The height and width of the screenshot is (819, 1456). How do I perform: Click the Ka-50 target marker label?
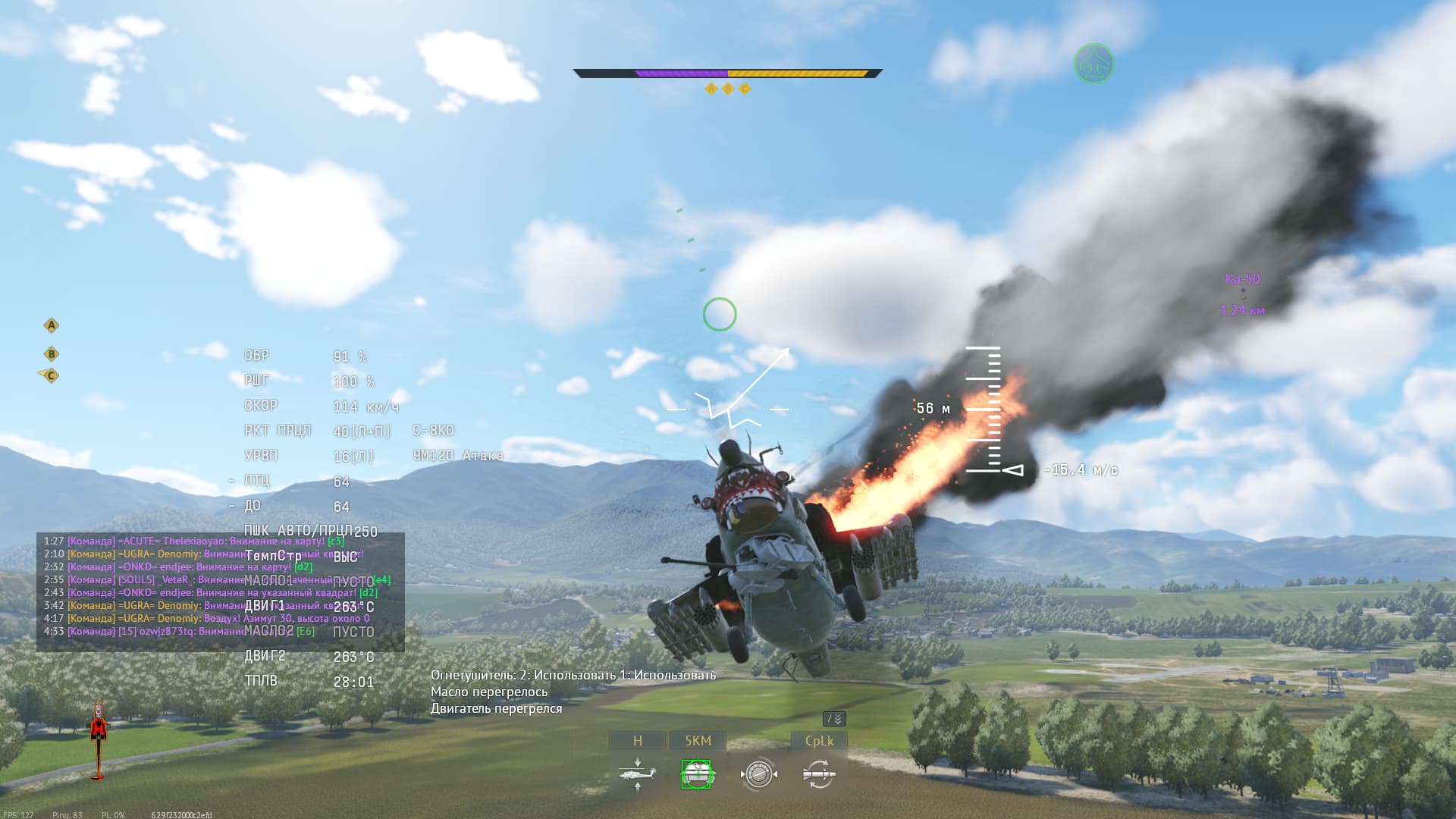click(1242, 279)
